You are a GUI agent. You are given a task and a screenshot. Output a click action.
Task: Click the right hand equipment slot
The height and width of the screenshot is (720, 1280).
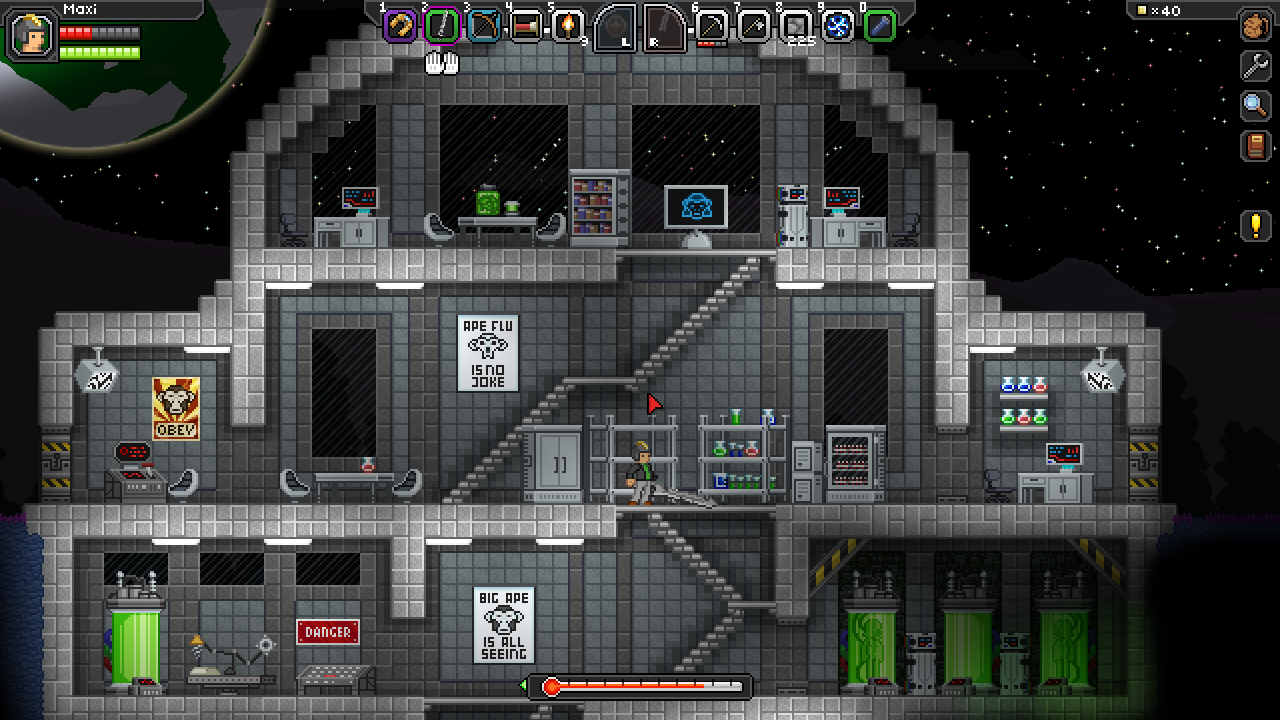click(x=664, y=27)
